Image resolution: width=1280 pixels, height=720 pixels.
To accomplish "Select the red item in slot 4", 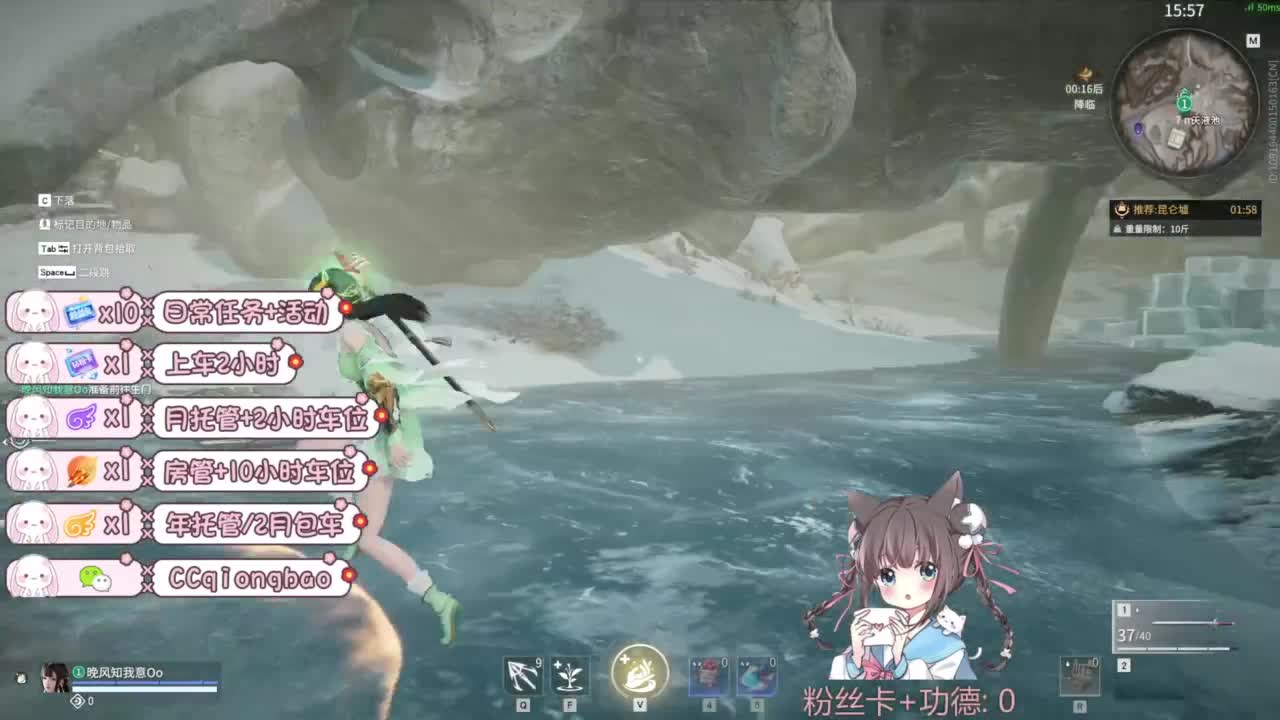I will click(710, 675).
